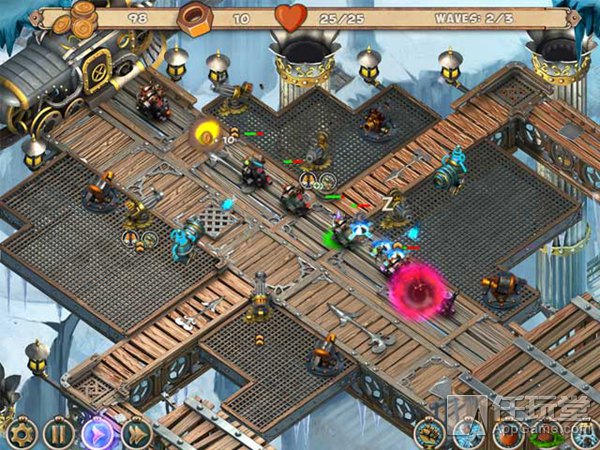This screenshot has height=450, width=600.
Task: Choose the red mine on grass ability
Action: 546,436
